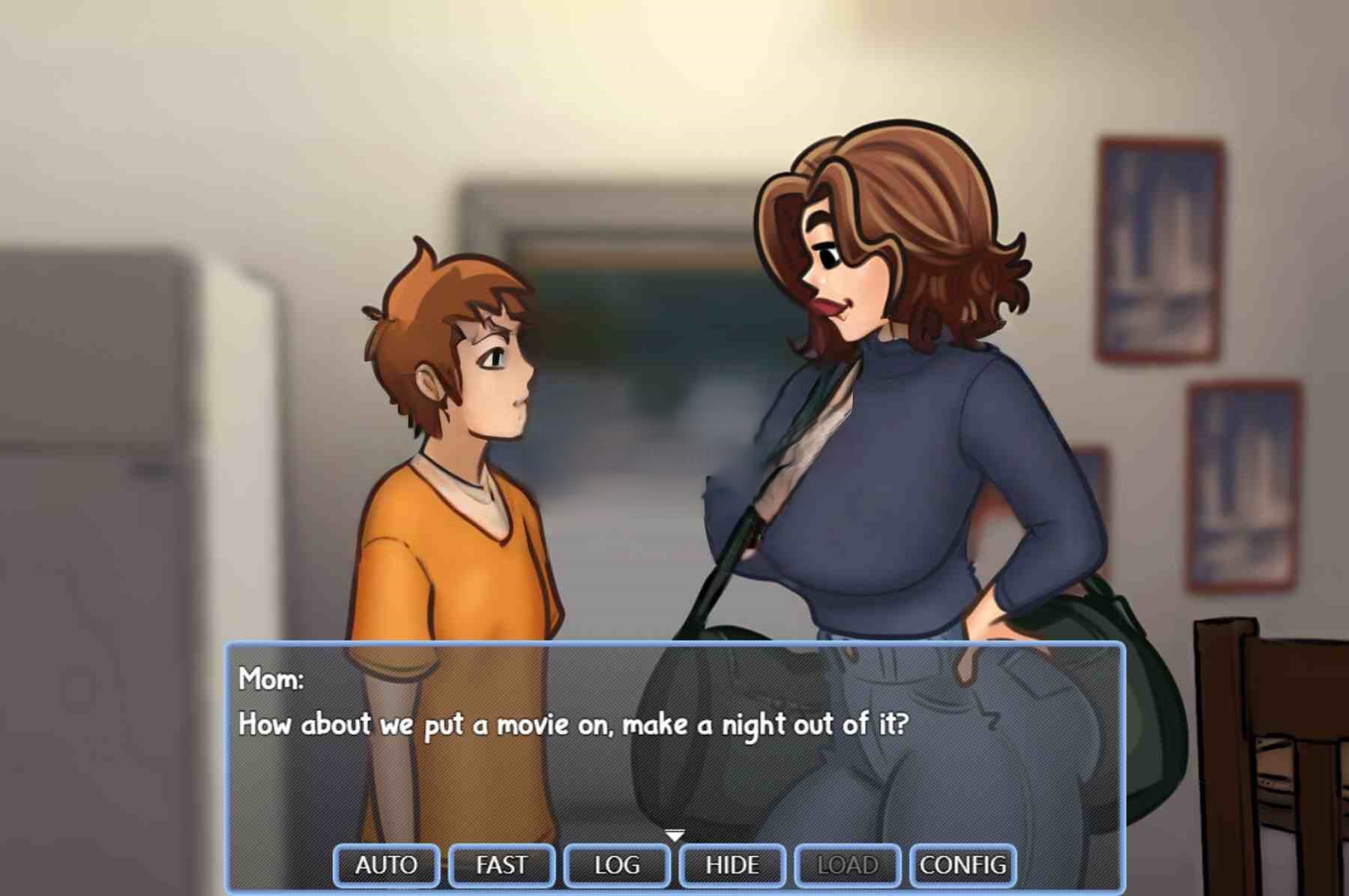Enable AUTO dialogue advance
Viewport: 1349px width, 896px height.
(x=386, y=865)
